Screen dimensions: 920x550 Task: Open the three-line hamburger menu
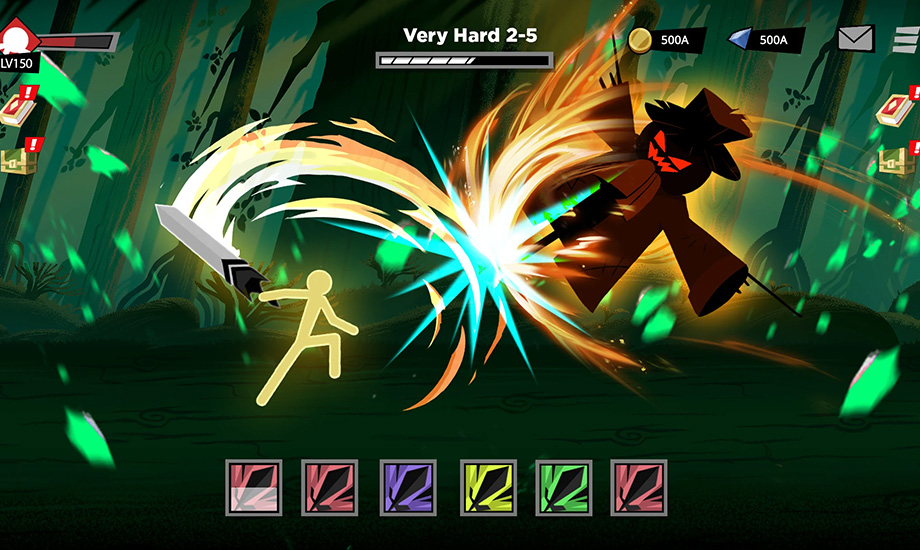point(906,39)
